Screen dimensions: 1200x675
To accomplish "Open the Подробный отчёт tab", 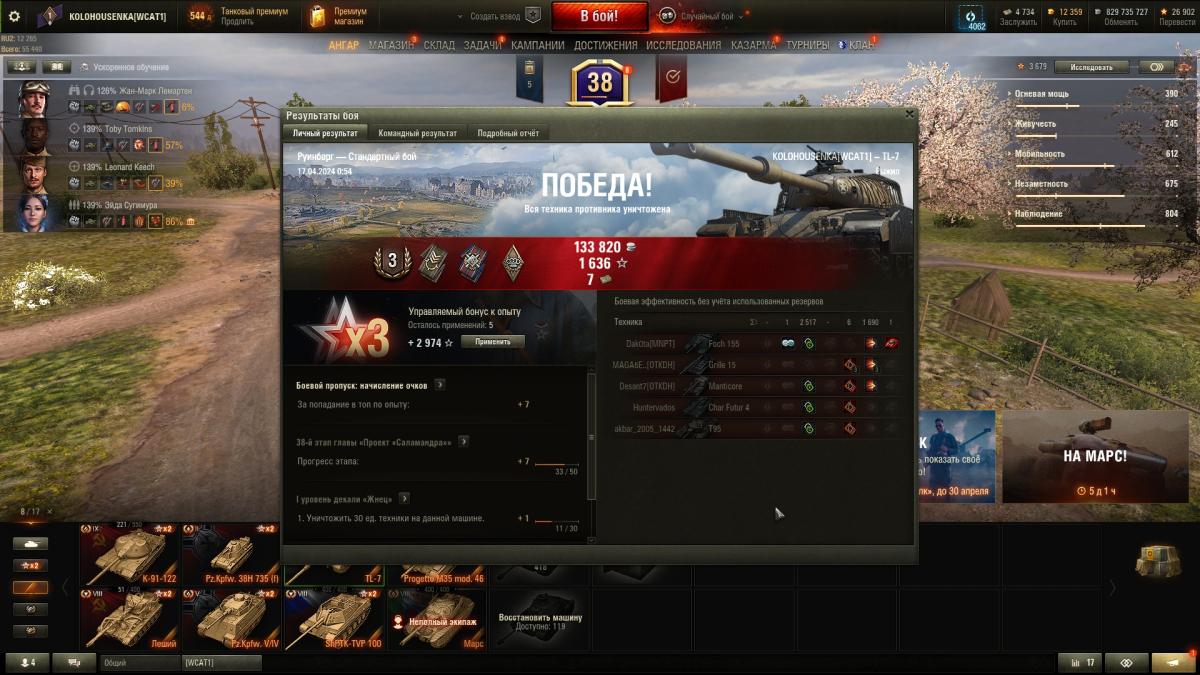I will click(x=508, y=133).
